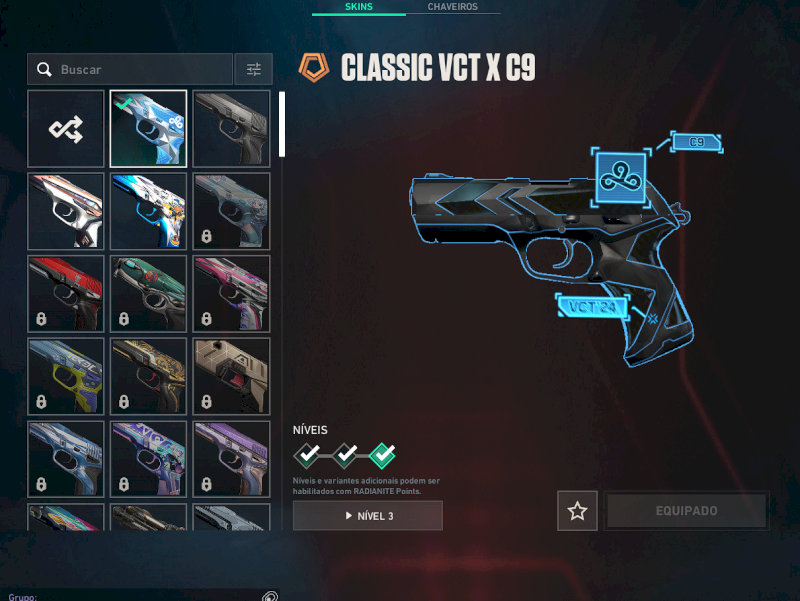The height and width of the screenshot is (601, 800).
Task: Favorite this skin with the star button
Action: pos(577,511)
